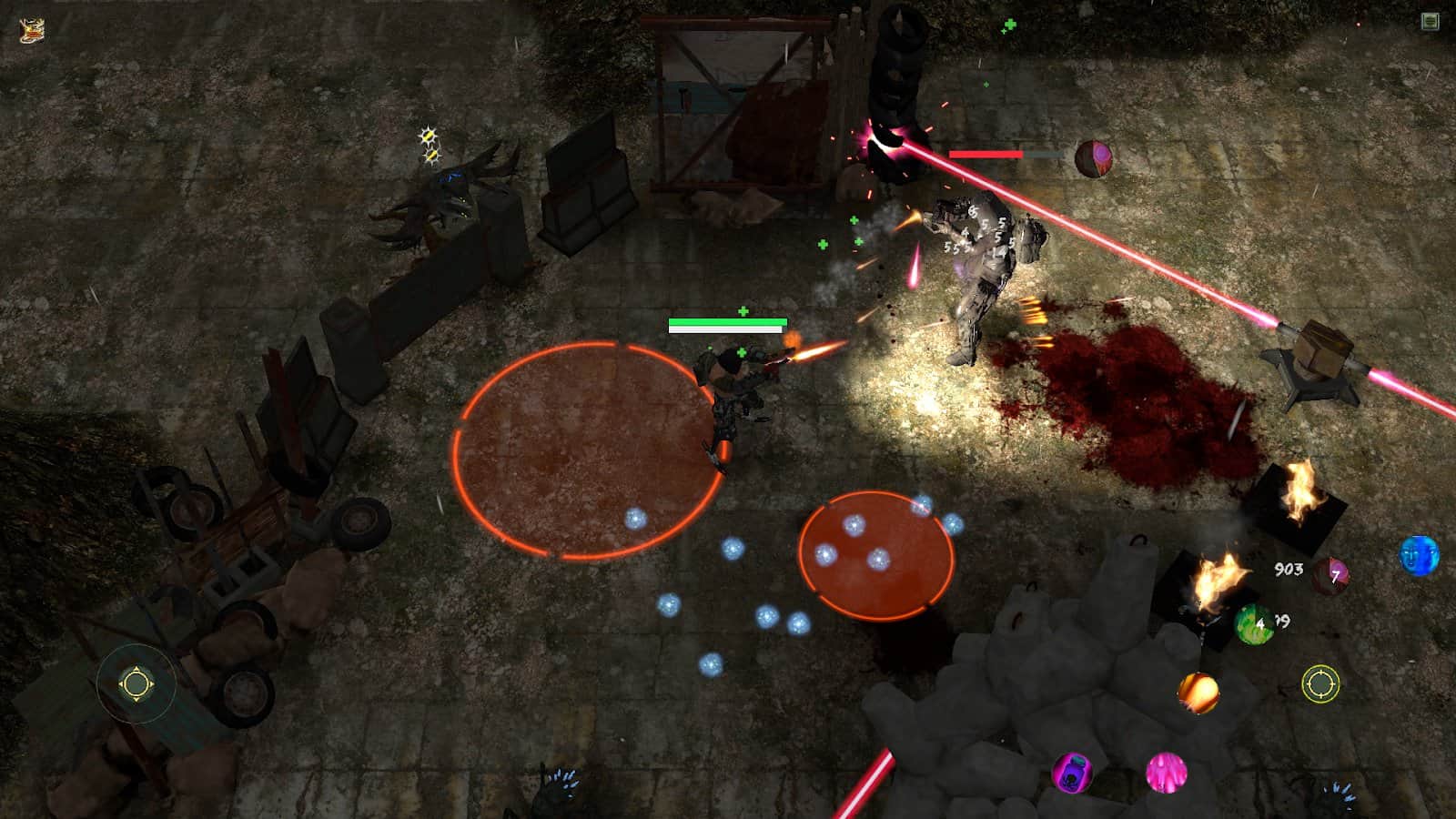The height and width of the screenshot is (819, 1456).
Task: Use the green orb showing 4
Action: (x=1254, y=624)
